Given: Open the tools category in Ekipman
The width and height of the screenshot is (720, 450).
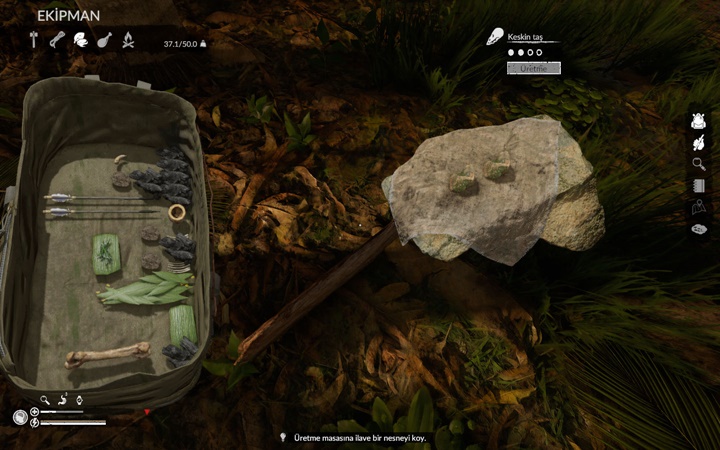Looking at the screenshot, I should [34, 40].
